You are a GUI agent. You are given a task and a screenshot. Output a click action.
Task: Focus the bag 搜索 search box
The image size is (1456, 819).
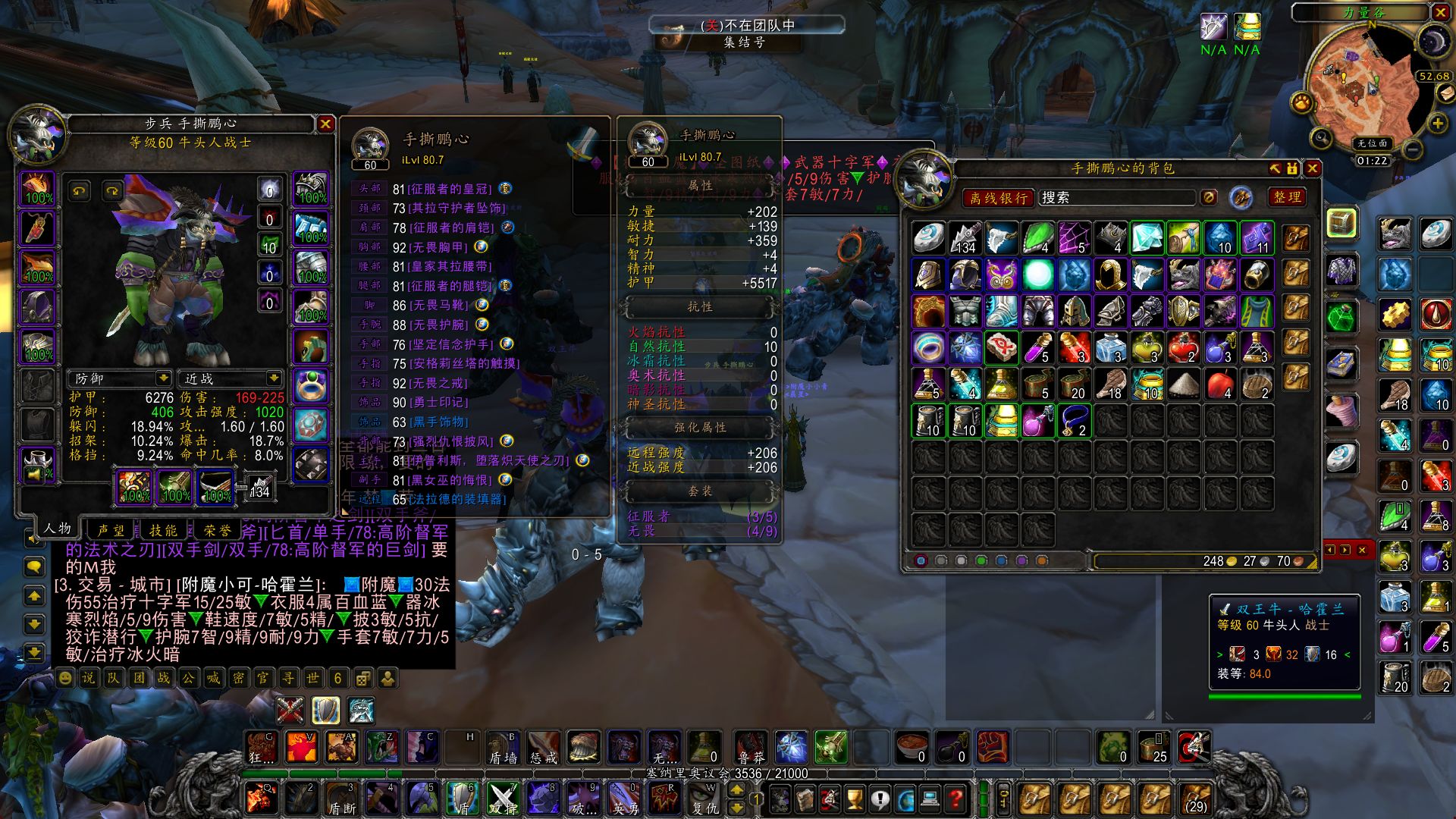tap(1116, 198)
